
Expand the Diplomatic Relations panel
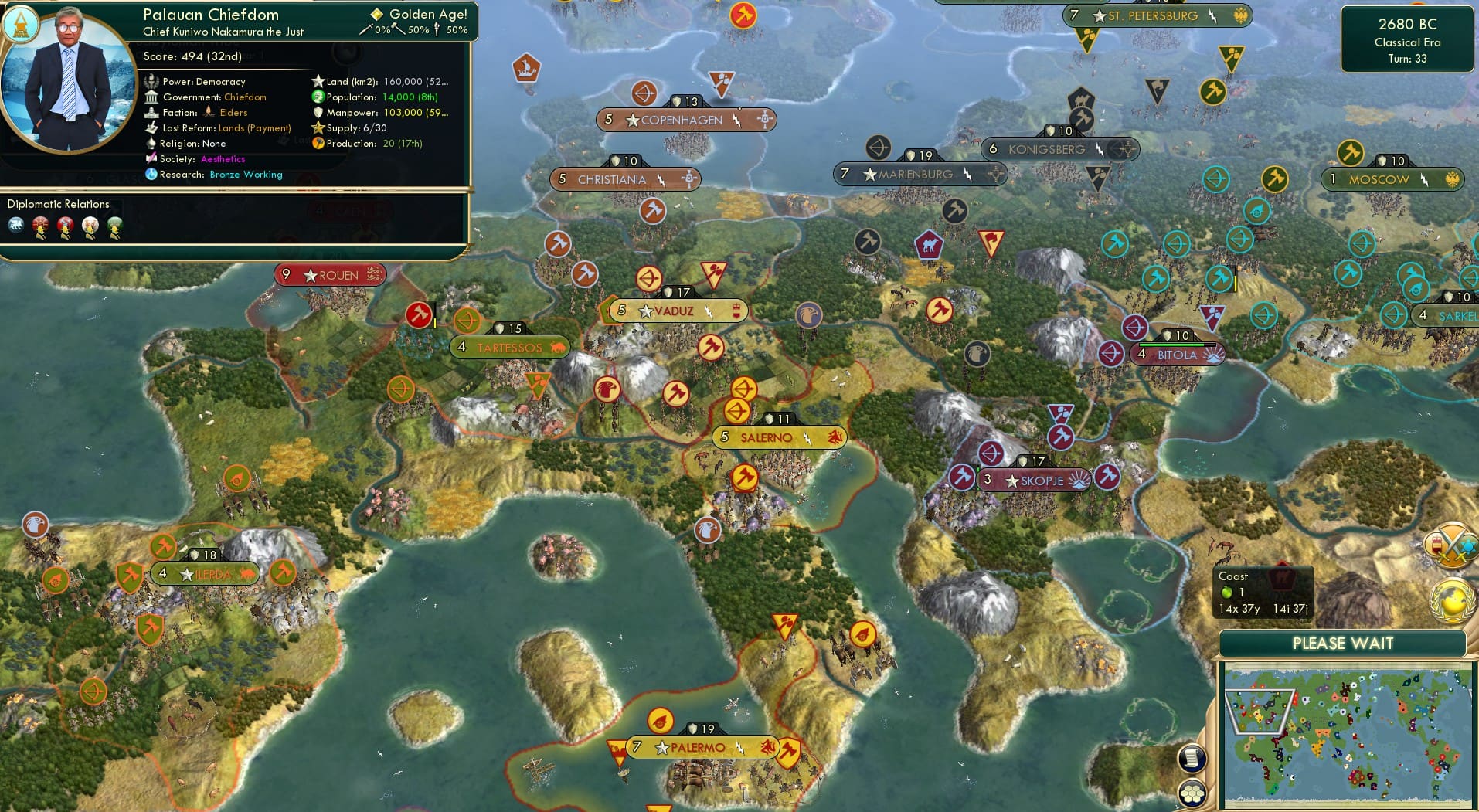pos(58,204)
